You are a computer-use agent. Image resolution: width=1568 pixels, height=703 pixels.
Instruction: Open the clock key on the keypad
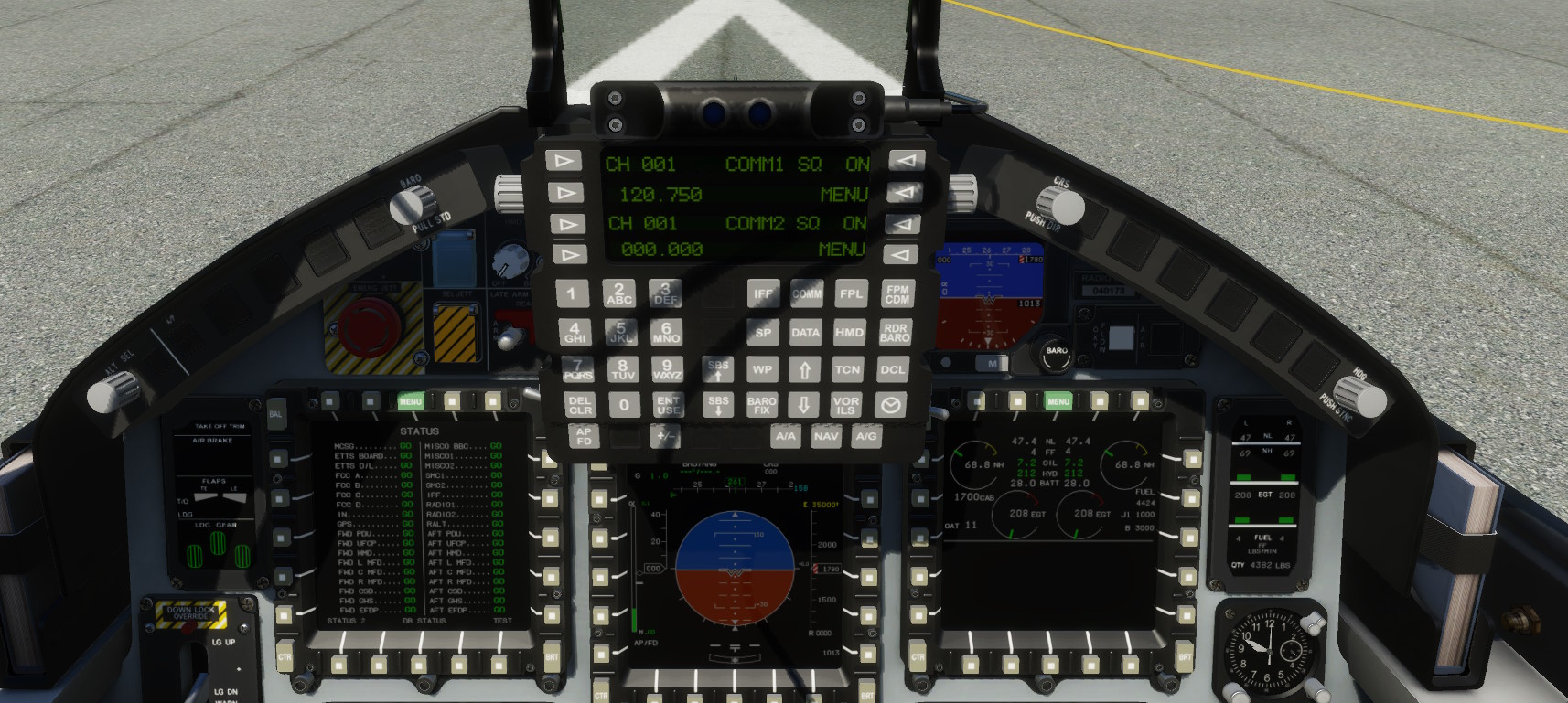890,405
